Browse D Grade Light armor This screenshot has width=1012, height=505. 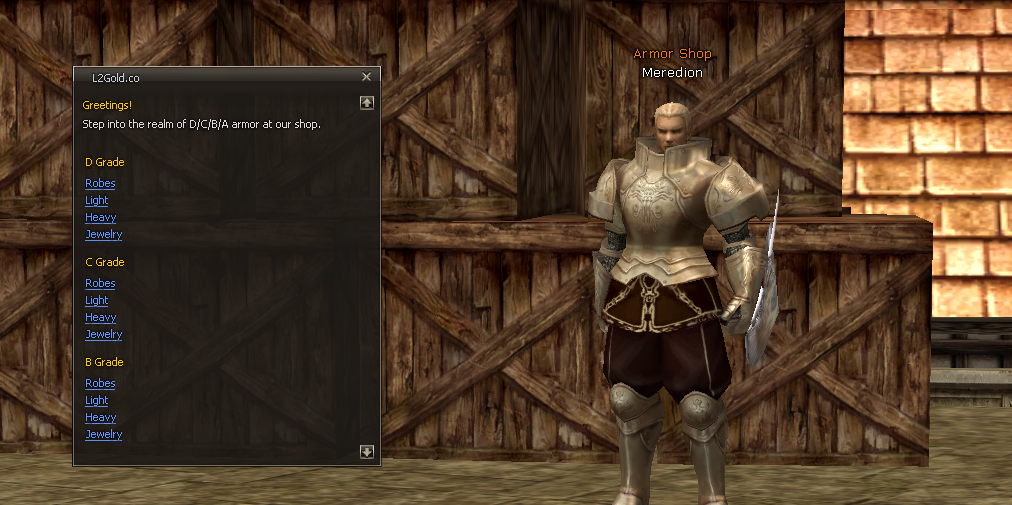coord(97,201)
